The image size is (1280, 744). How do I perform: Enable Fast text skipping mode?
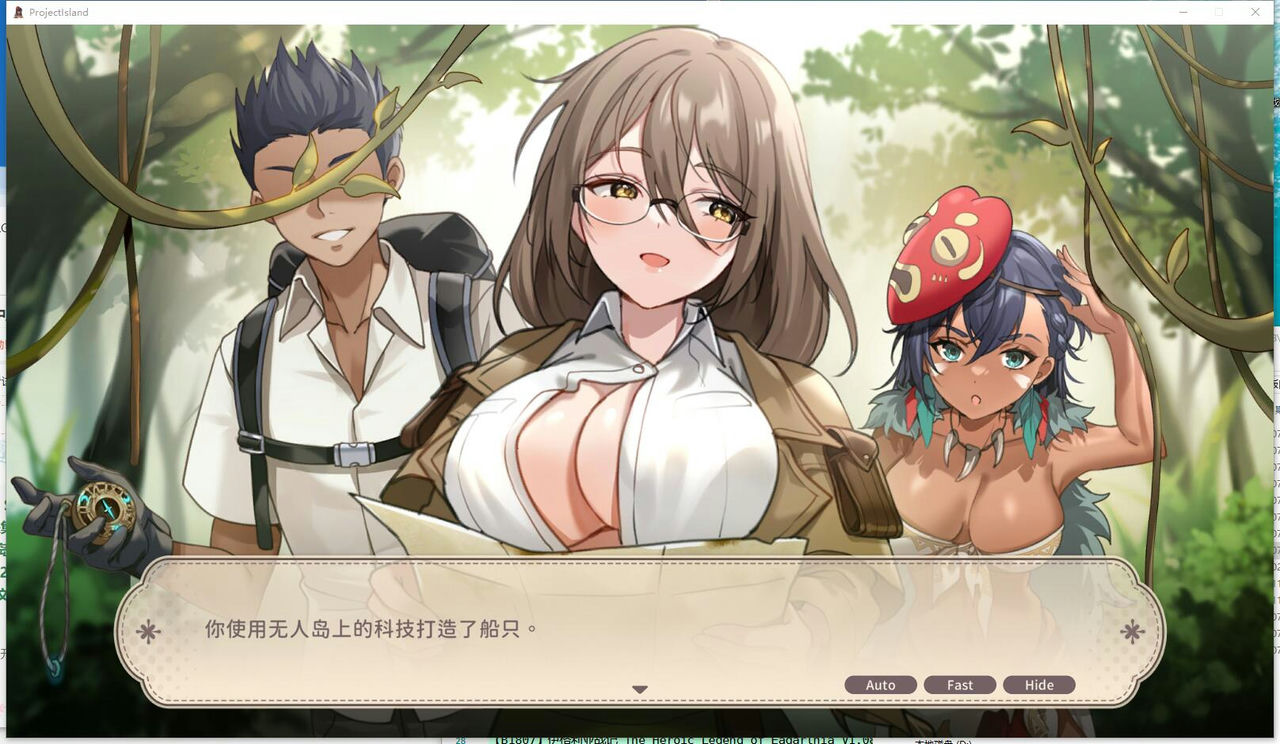coord(959,685)
